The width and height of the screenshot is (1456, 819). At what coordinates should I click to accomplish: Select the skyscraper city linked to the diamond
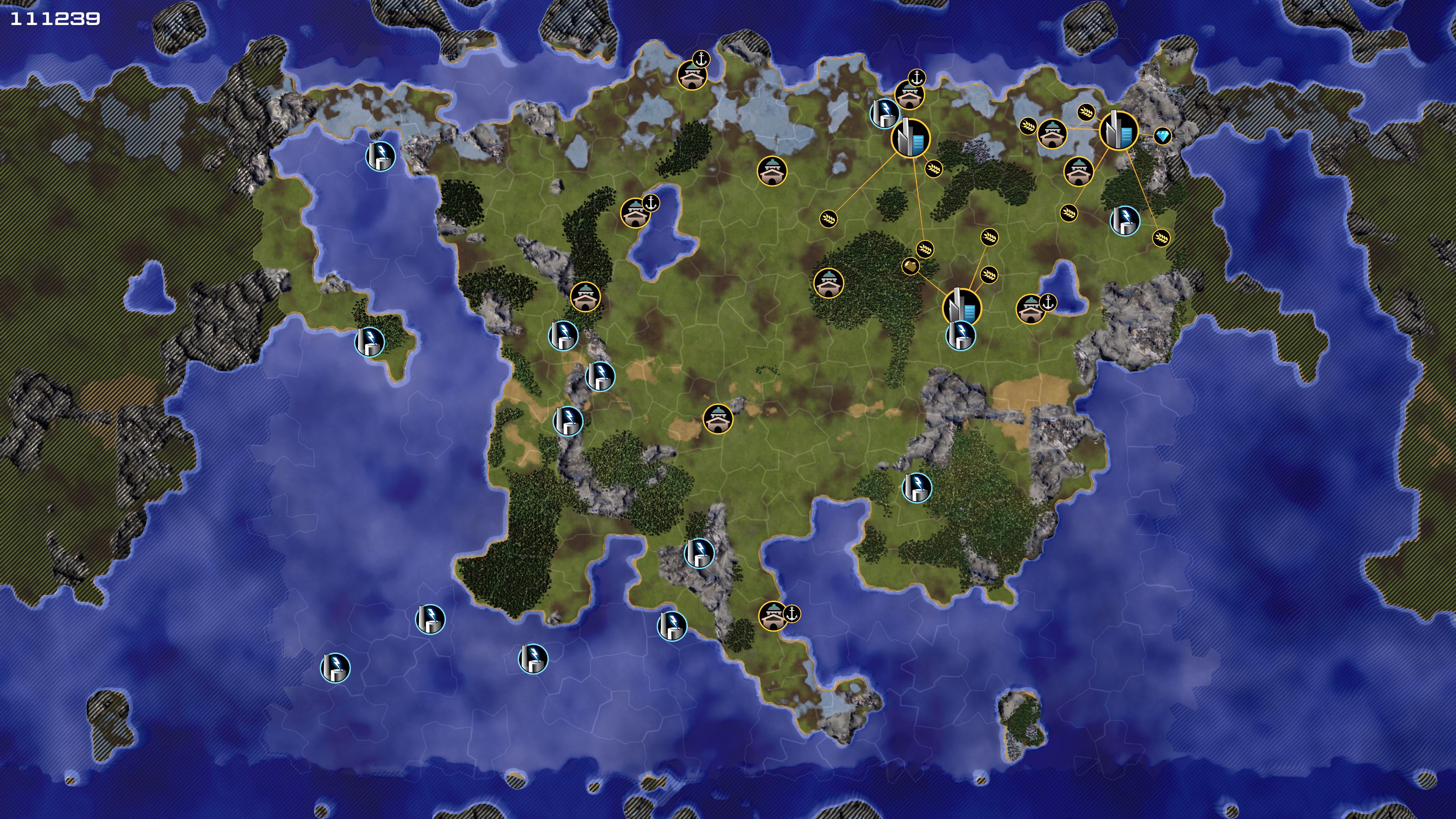point(1118,130)
